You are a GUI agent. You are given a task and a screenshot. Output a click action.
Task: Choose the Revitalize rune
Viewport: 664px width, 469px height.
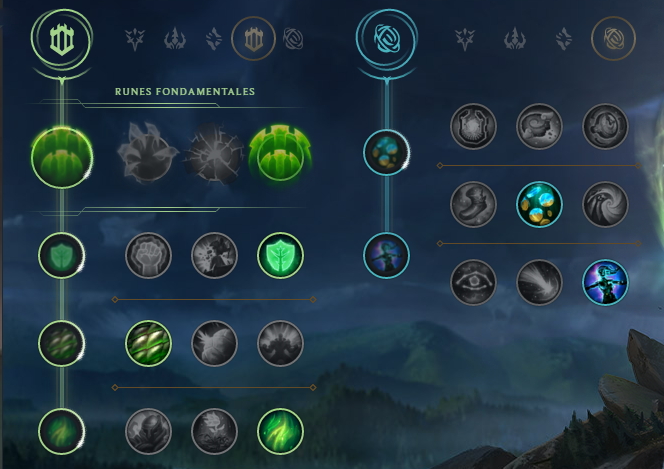click(214, 431)
